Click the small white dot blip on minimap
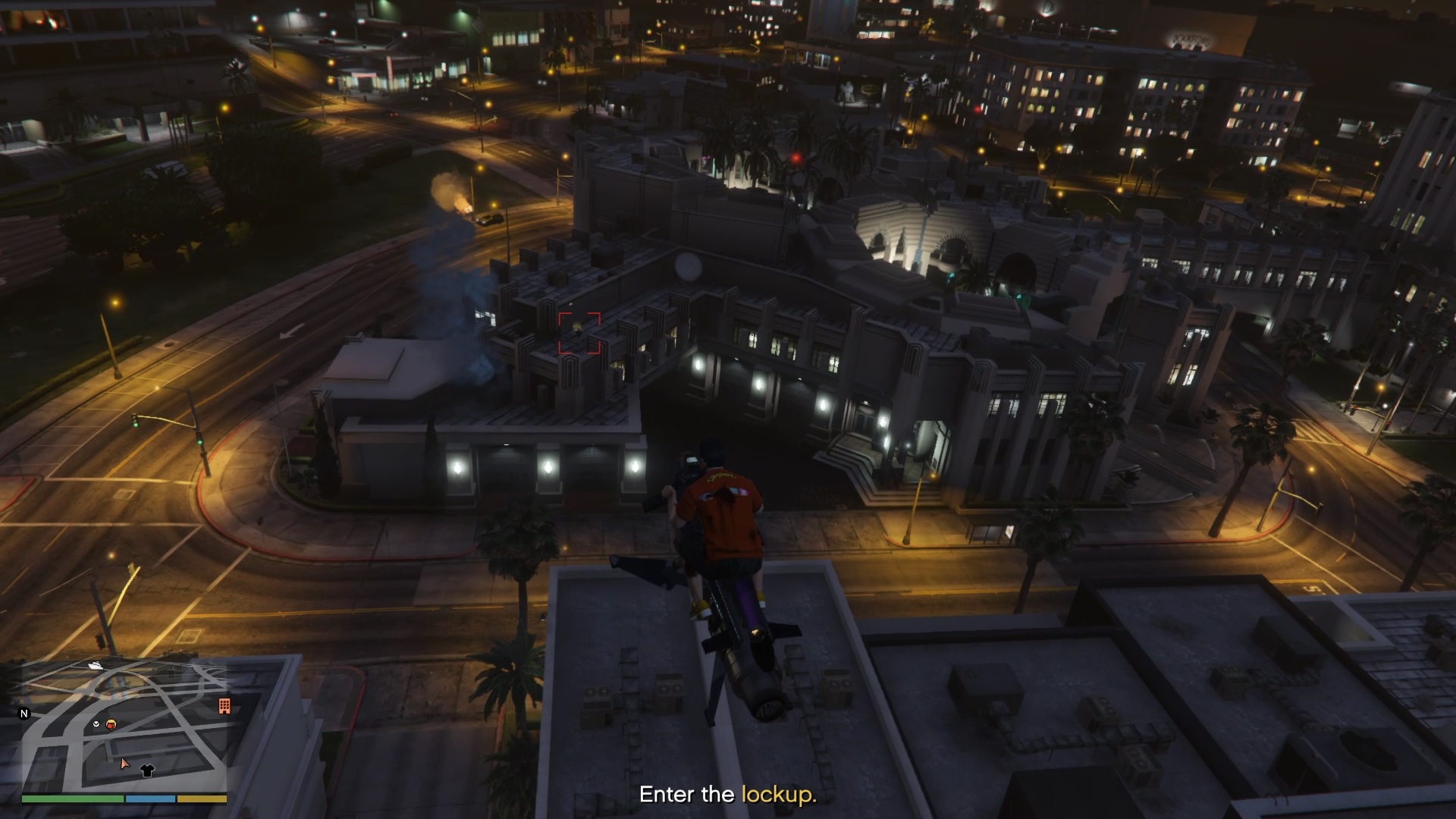 tap(96, 723)
